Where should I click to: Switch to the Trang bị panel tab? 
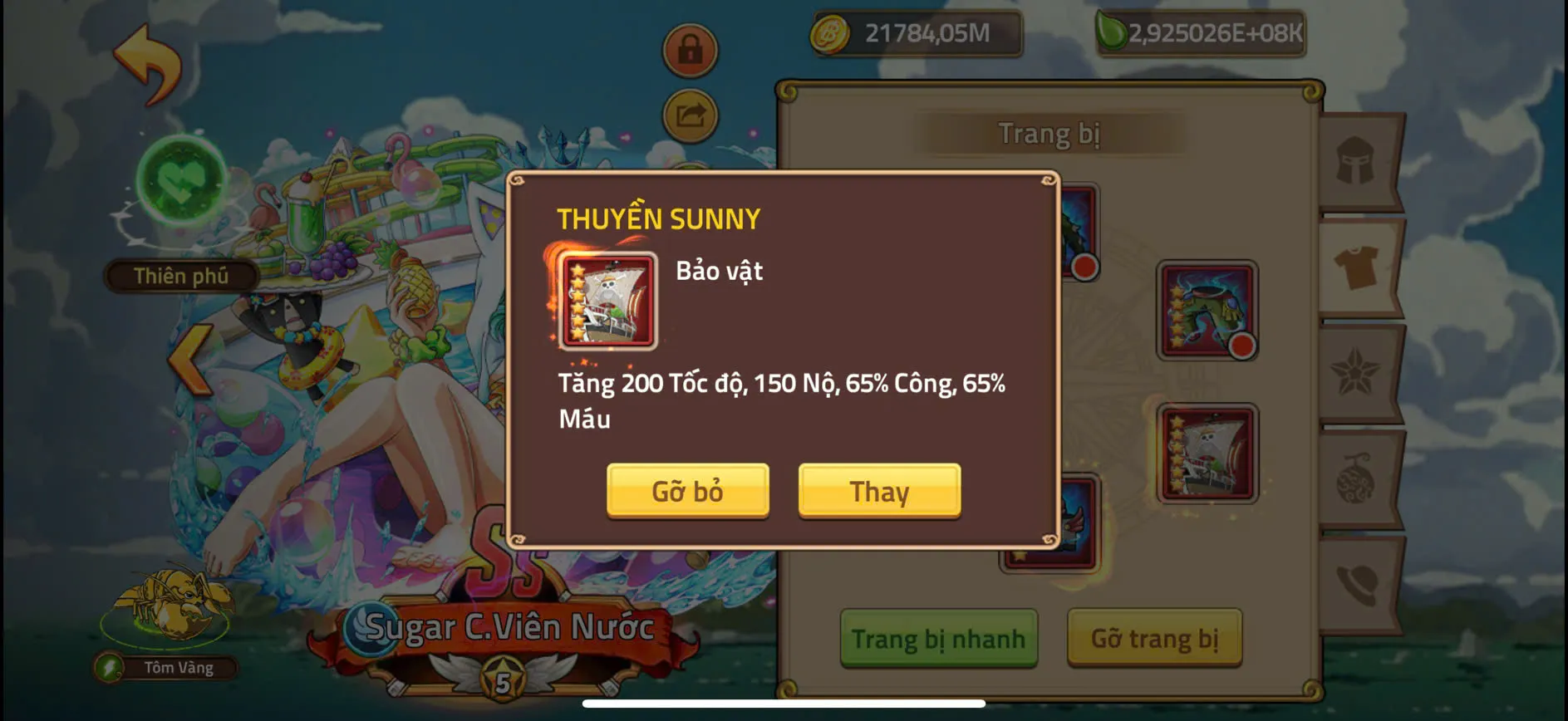tap(1050, 131)
